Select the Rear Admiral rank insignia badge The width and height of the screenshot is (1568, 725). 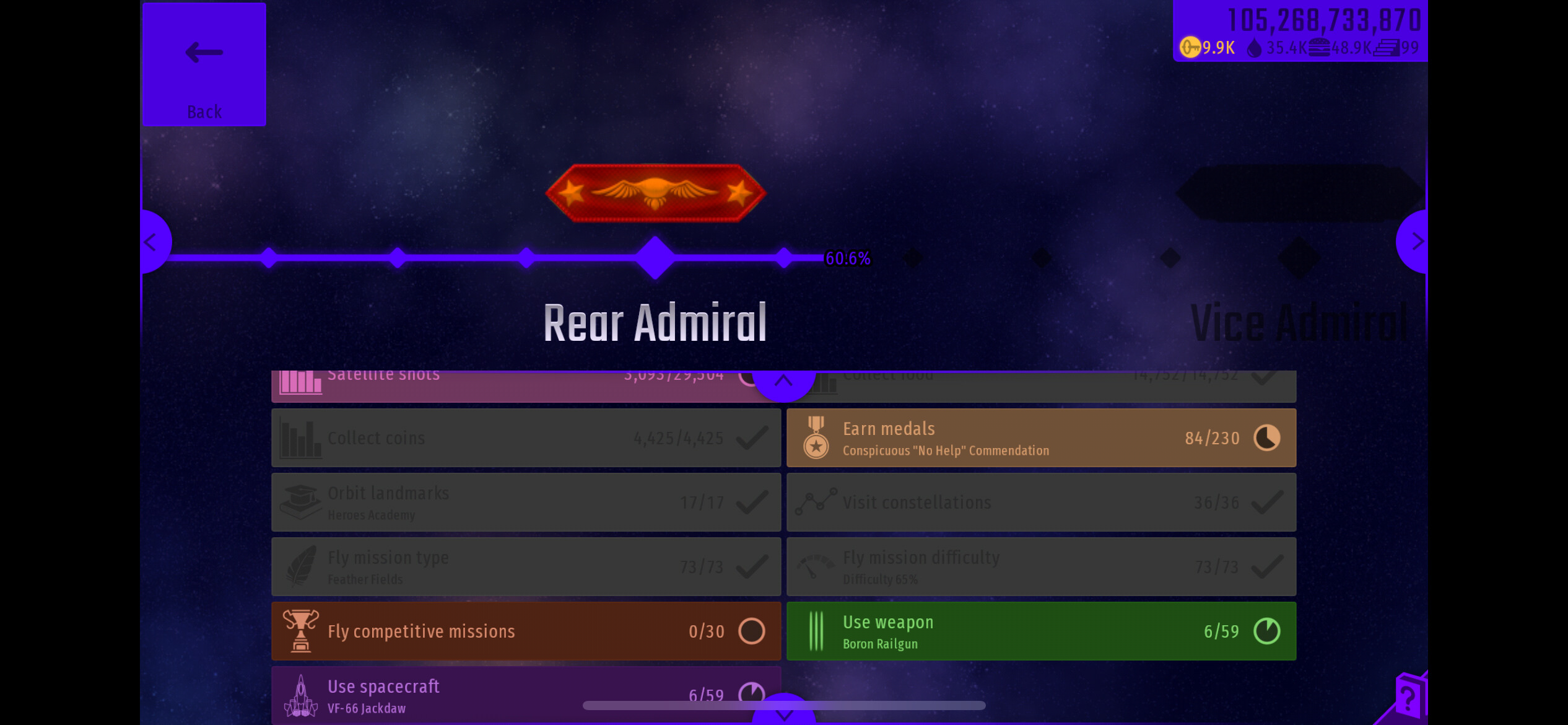(x=655, y=193)
